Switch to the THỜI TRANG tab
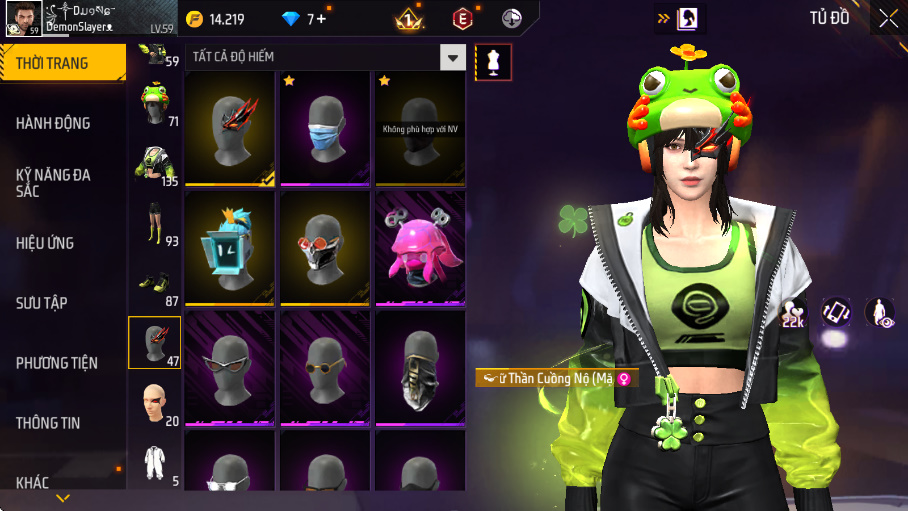Screen dimensions: 908x511 pos(62,63)
